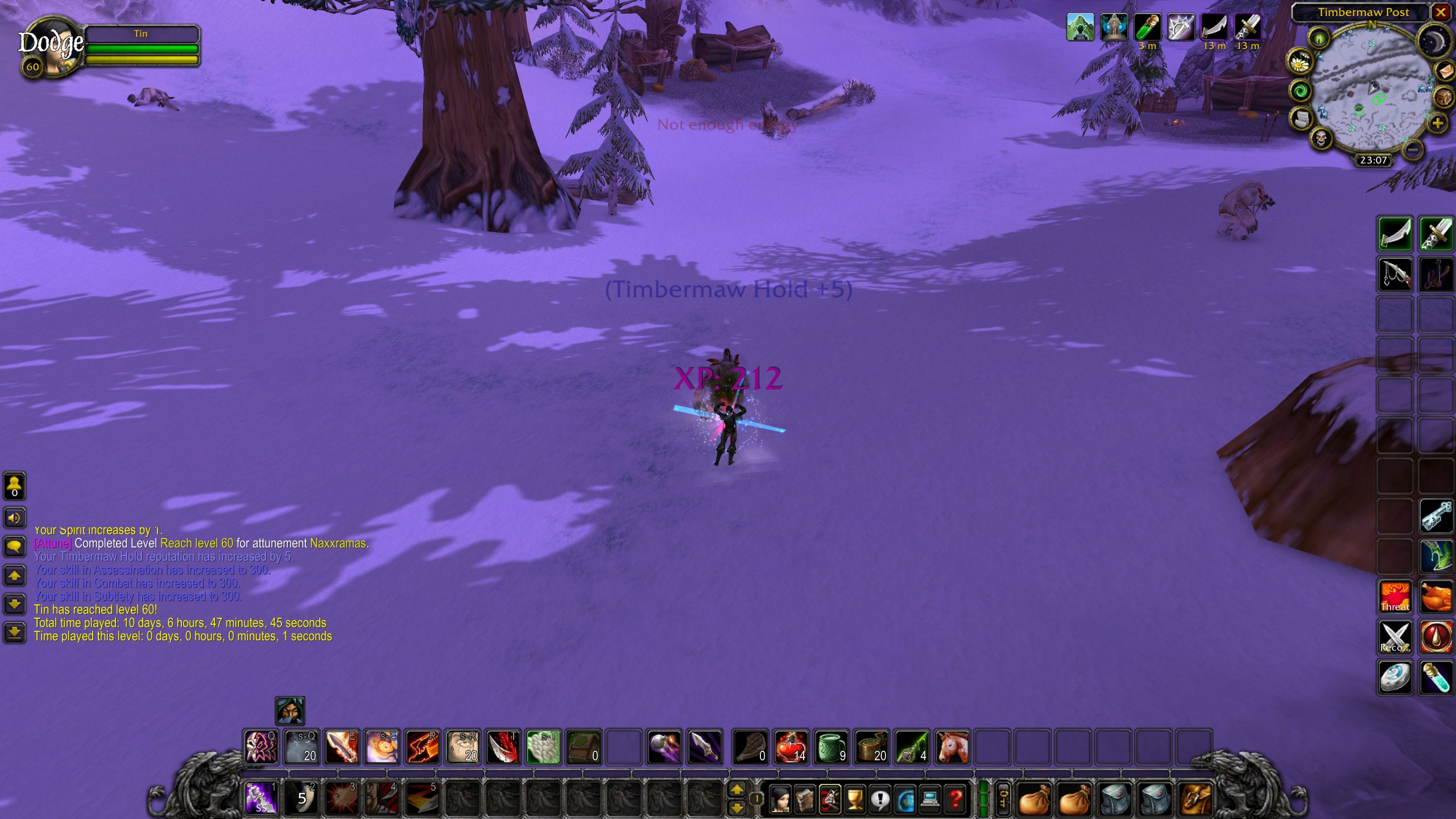This screenshot has height=819, width=1456.
Task: Click the Threat macro button
Action: click(x=1395, y=597)
